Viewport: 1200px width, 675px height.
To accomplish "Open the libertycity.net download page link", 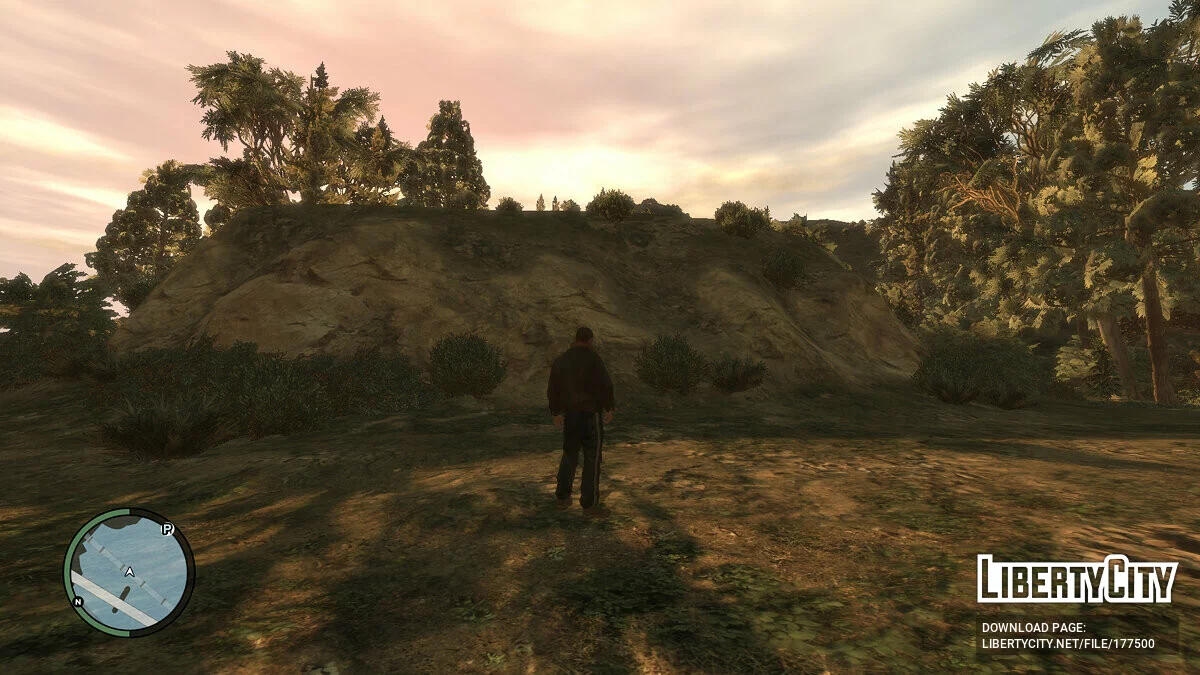I will coord(1067,644).
